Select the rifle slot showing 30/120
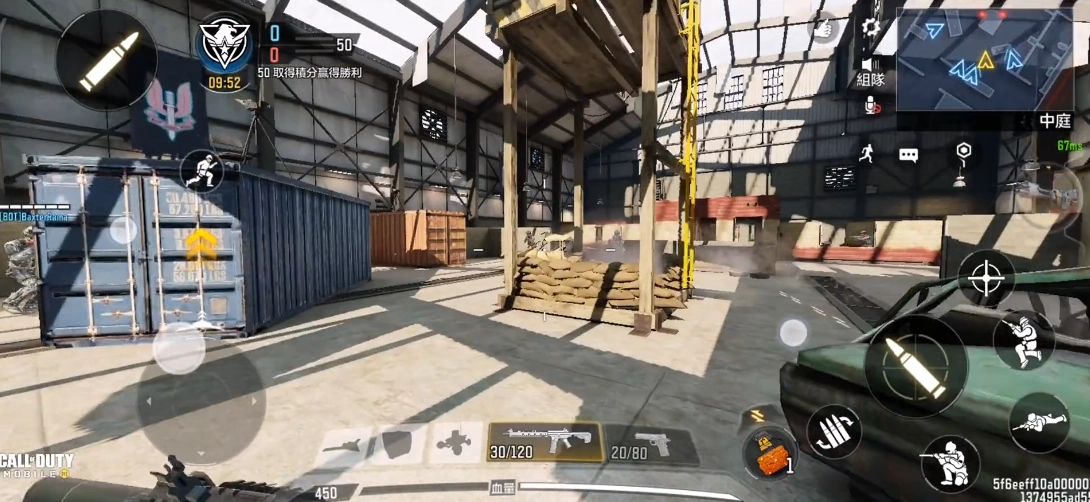Viewport: 1090px width, 502px height. (x=545, y=442)
